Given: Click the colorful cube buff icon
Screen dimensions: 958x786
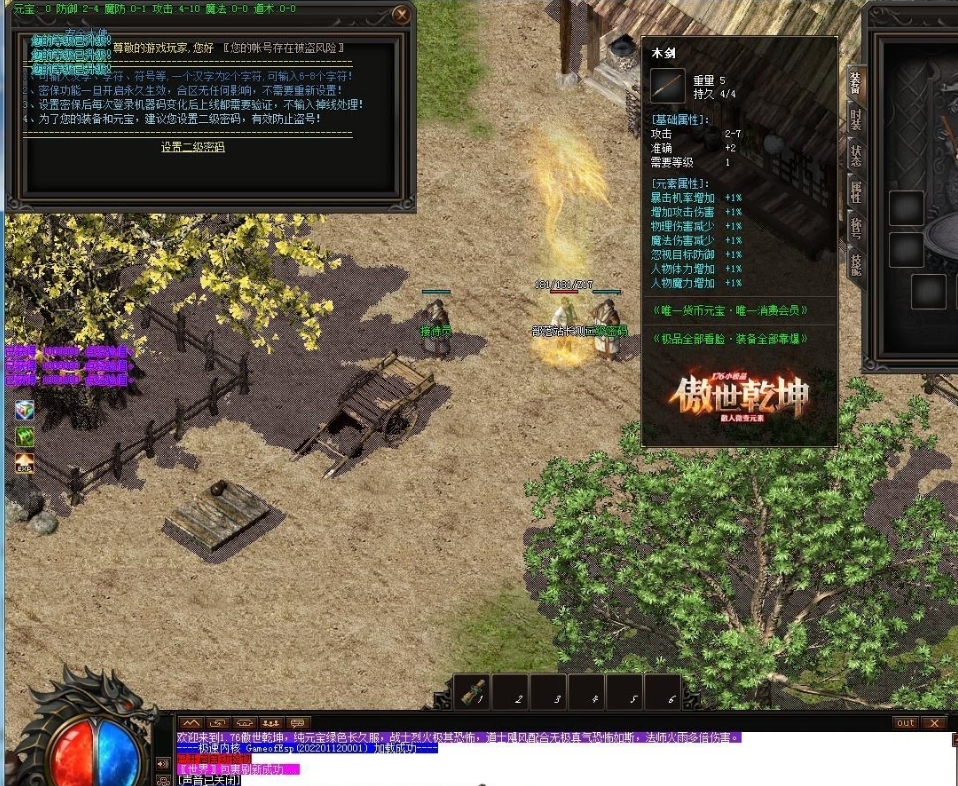Looking at the screenshot, I should pos(24,411).
